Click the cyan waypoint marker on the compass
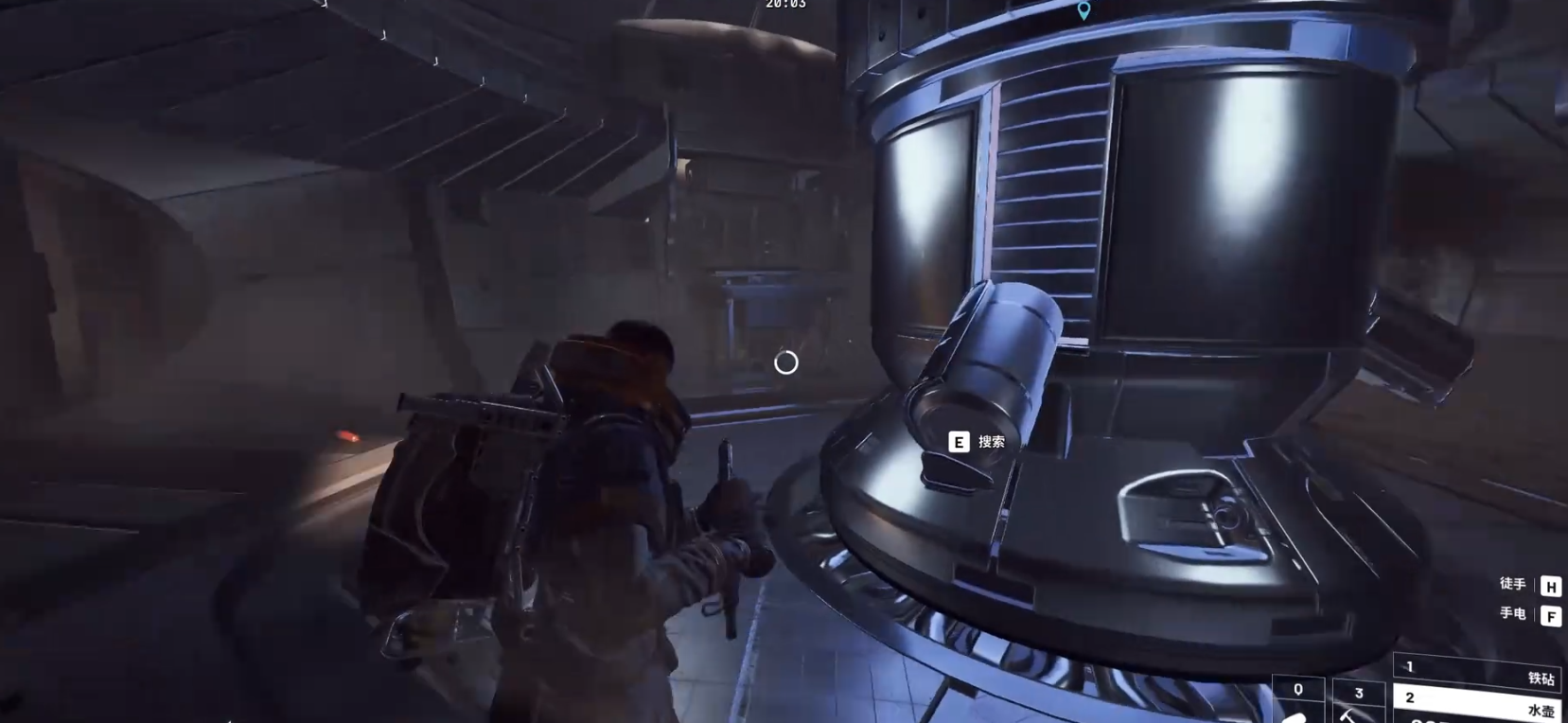Image resolution: width=1568 pixels, height=723 pixels. coord(1084,10)
